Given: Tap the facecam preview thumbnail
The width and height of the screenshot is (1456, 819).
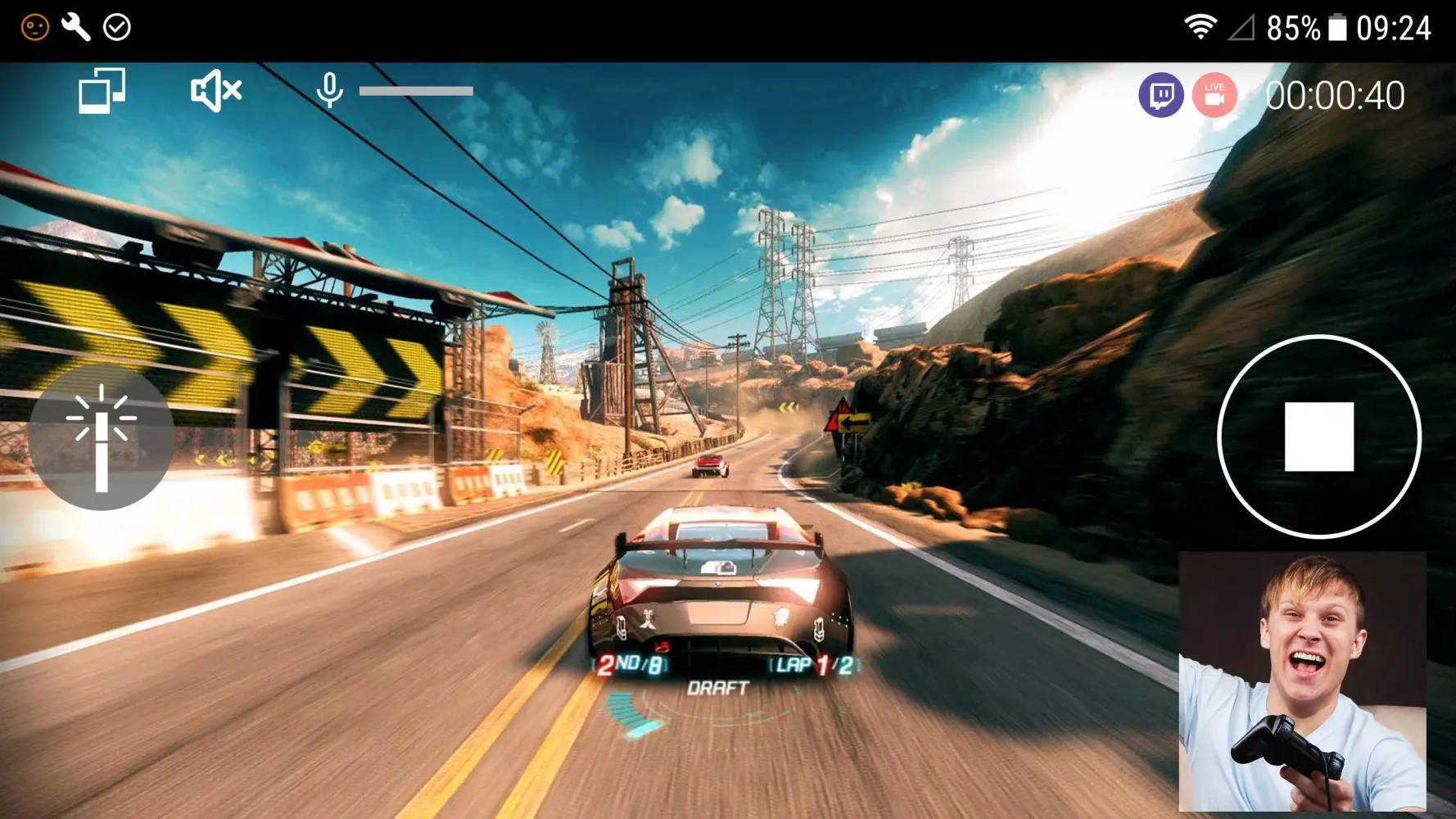Looking at the screenshot, I should click(x=1302, y=681).
